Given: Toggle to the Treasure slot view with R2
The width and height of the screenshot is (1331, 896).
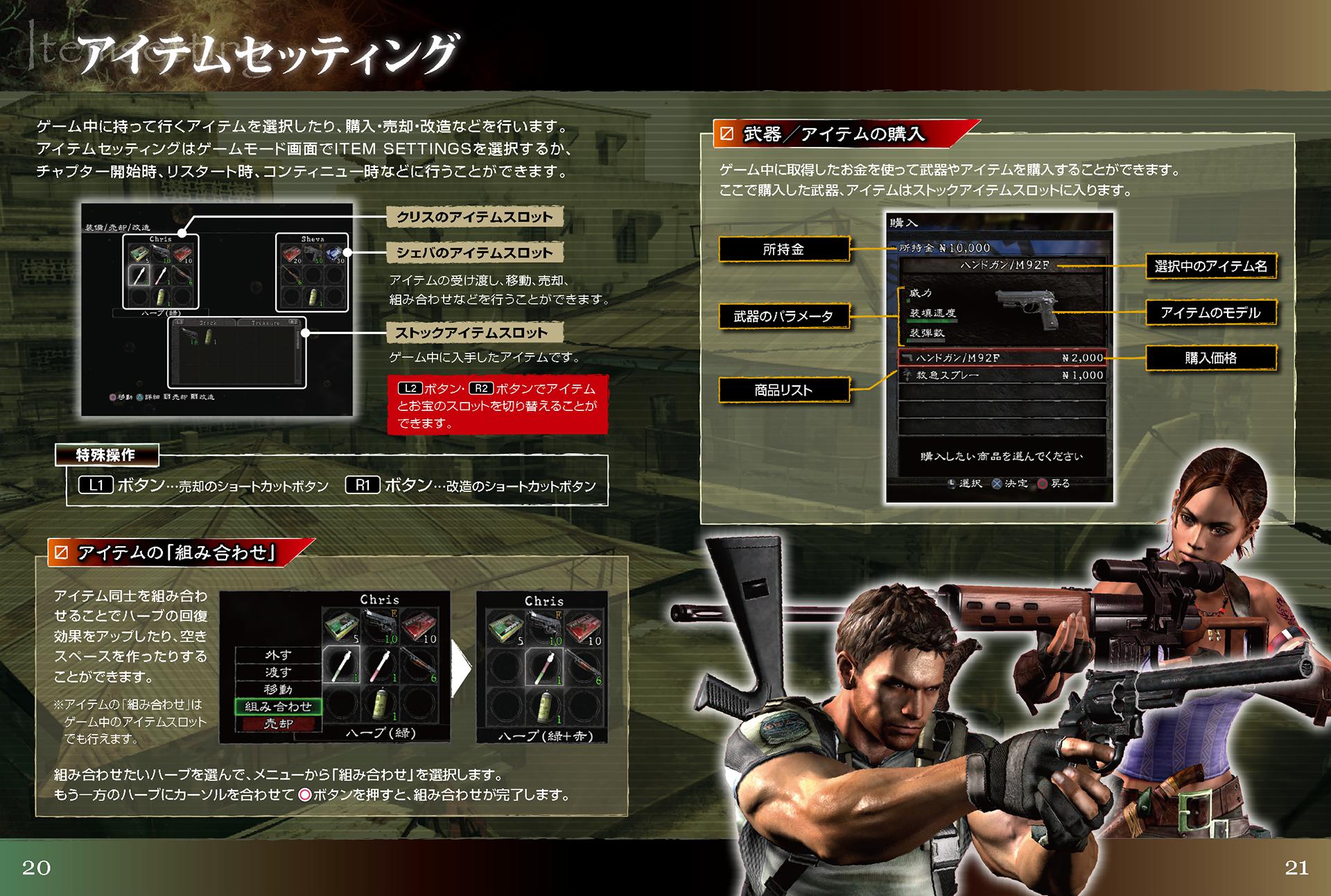Looking at the screenshot, I should (x=295, y=323).
